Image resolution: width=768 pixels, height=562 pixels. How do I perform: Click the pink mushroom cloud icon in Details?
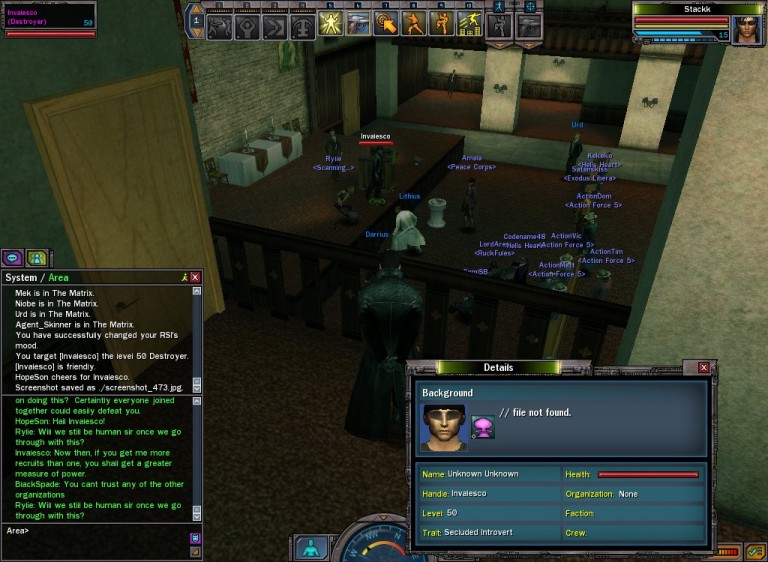pyautogui.click(x=483, y=427)
